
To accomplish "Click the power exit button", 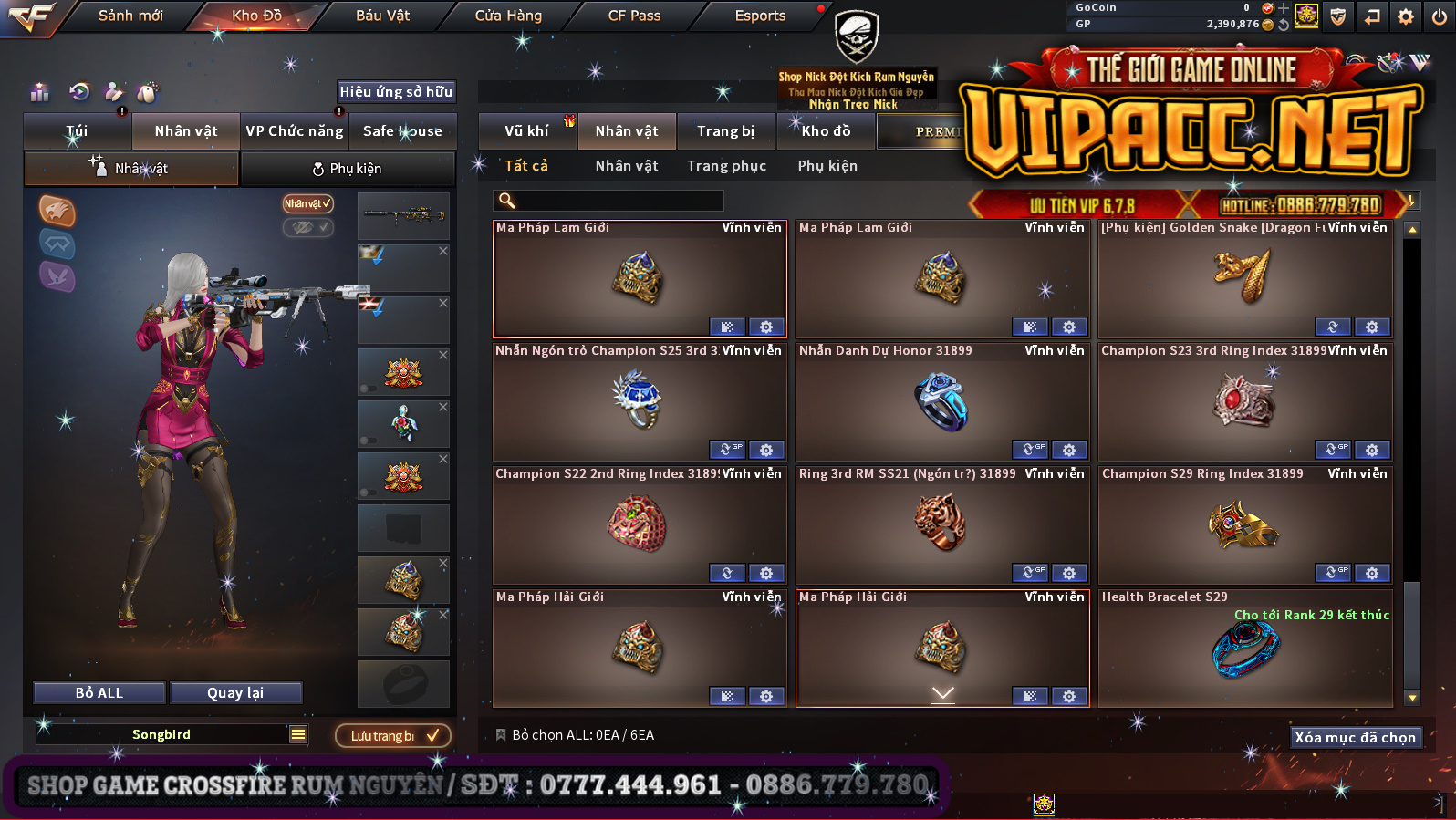I will point(1439,16).
